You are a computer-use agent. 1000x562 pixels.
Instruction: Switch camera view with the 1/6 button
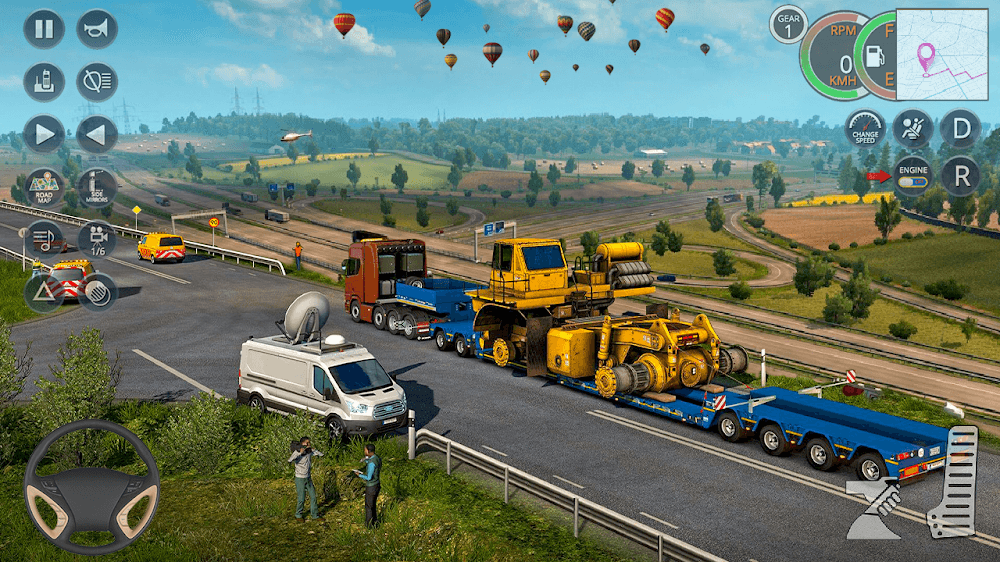click(x=97, y=239)
